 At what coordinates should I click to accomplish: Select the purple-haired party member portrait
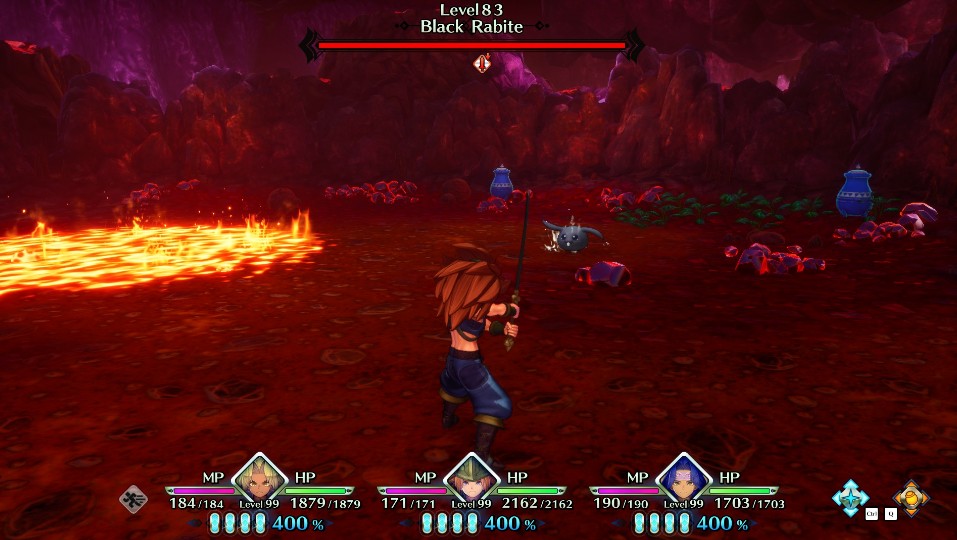point(684,482)
